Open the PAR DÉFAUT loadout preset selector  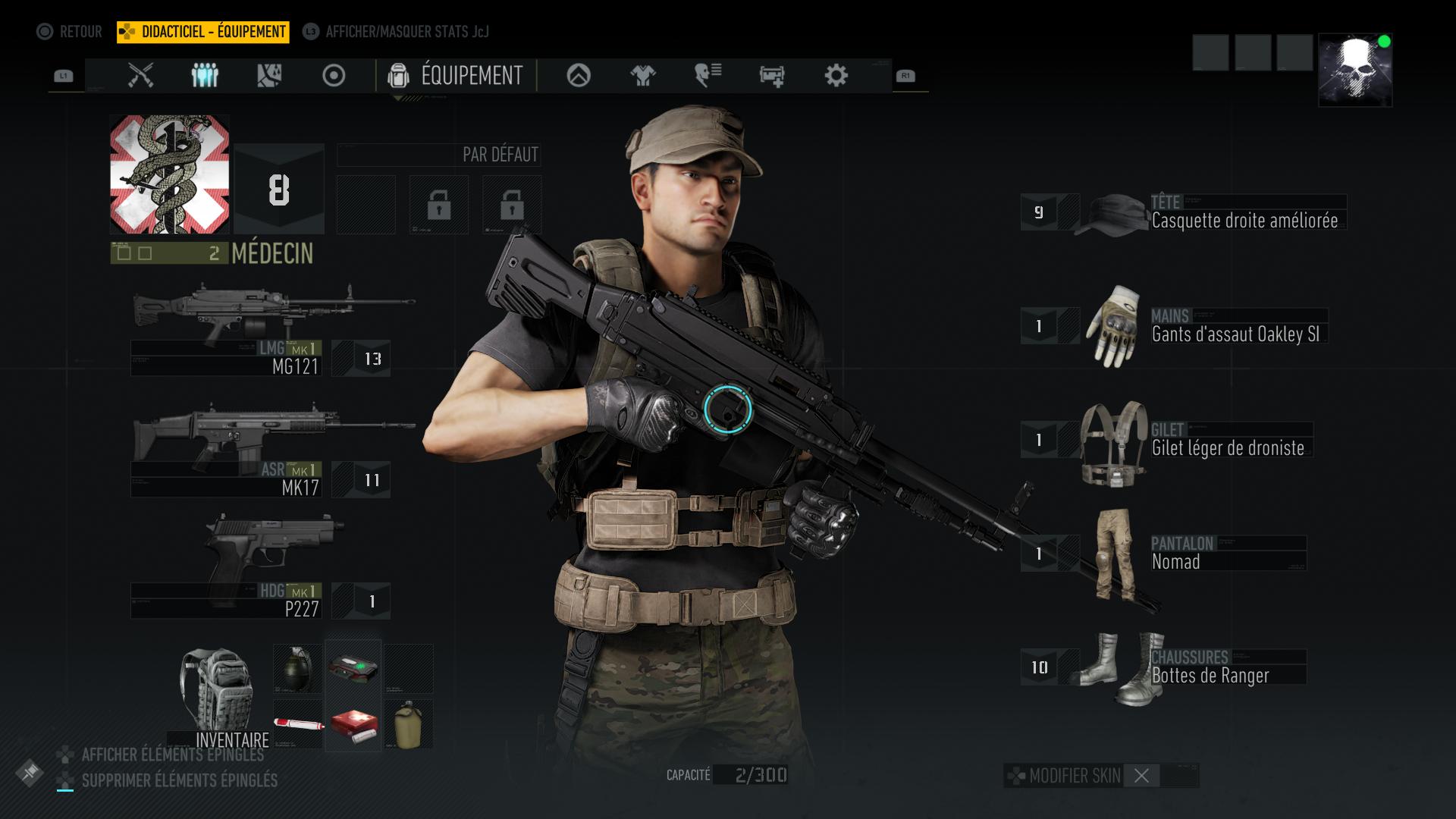point(438,155)
